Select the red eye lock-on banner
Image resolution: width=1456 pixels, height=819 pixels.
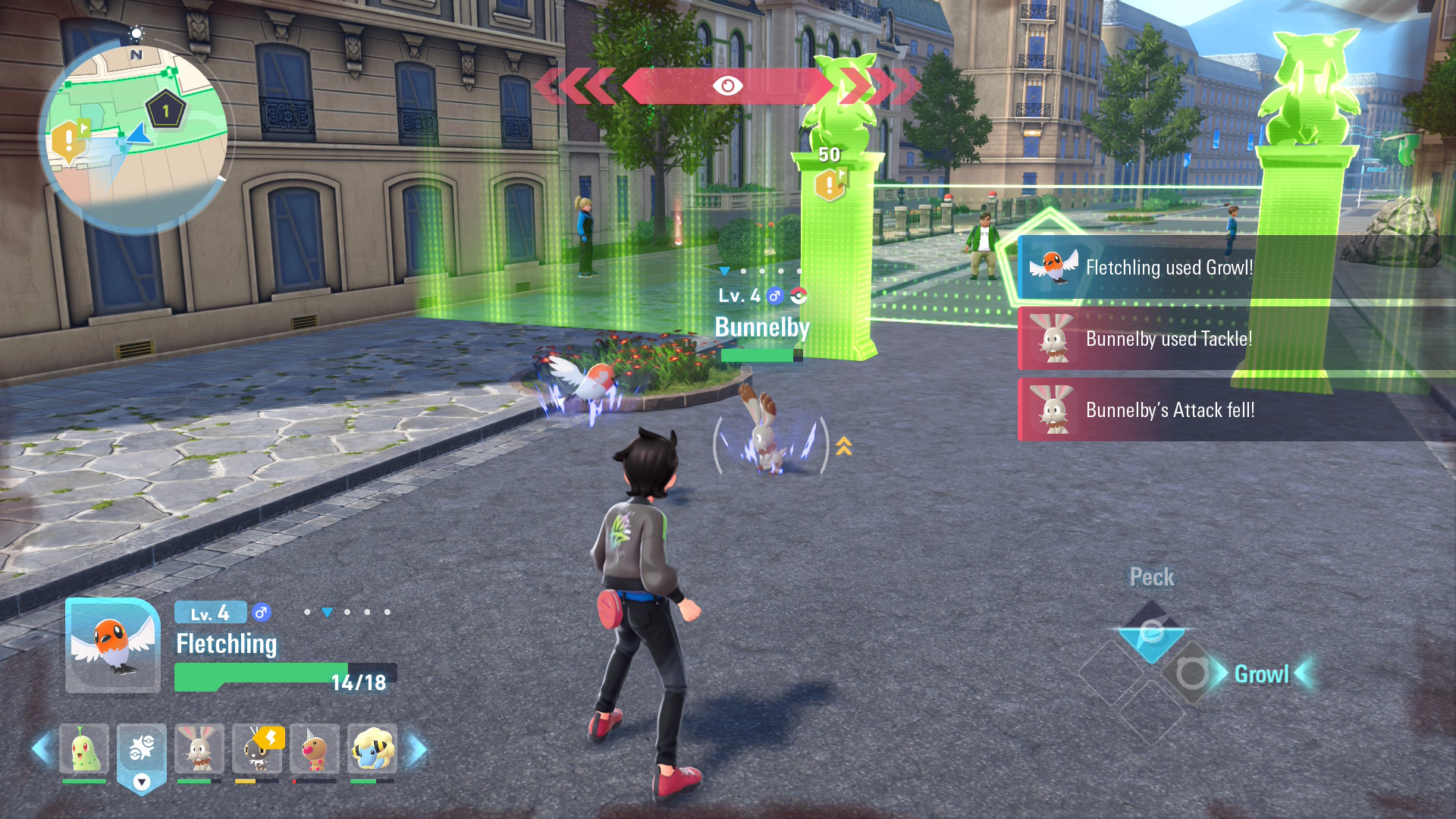point(727,86)
